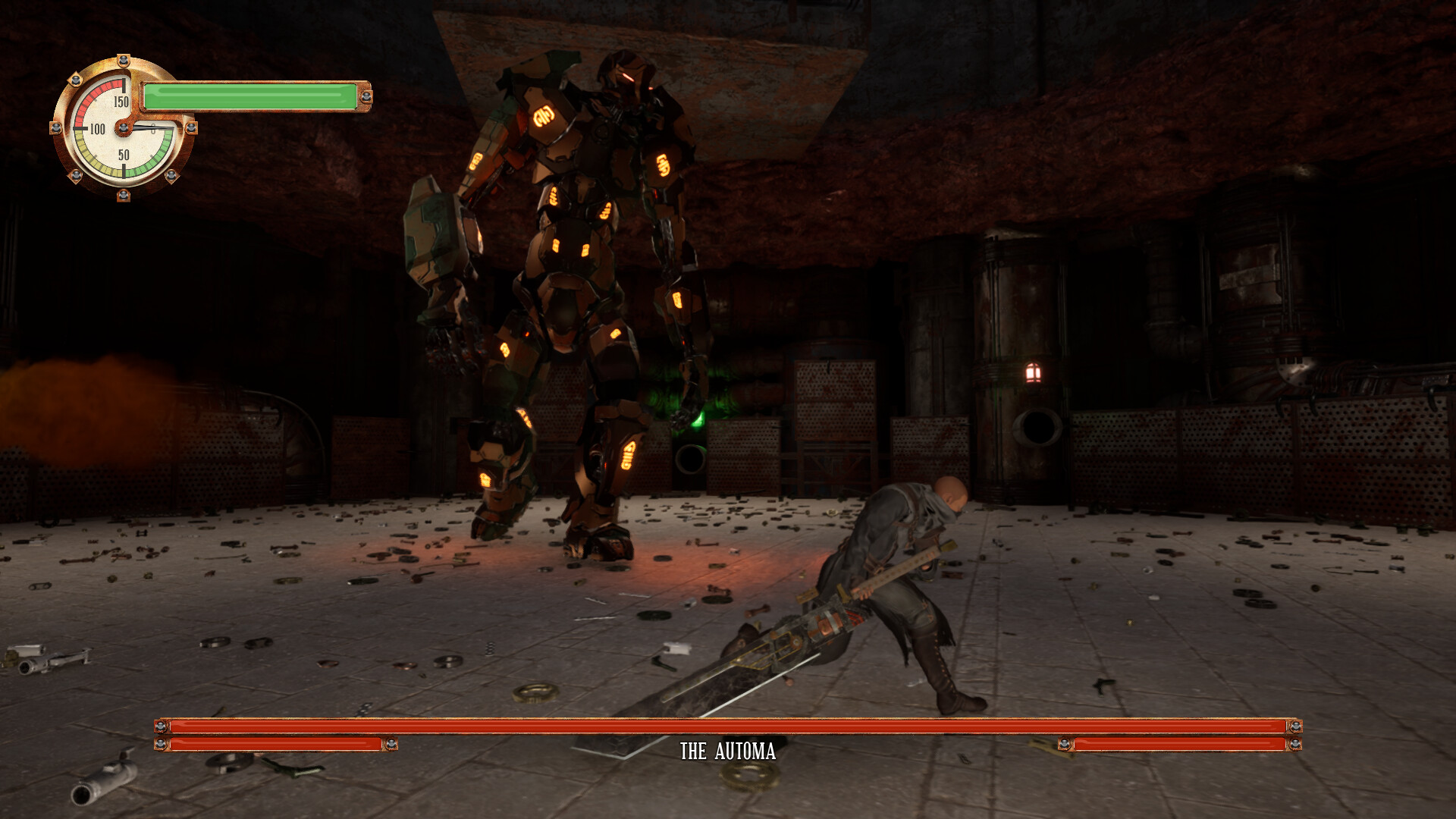Click the right bracket of the health bar frame
Image resolution: width=1456 pixels, height=819 pixels.
point(1297,726)
